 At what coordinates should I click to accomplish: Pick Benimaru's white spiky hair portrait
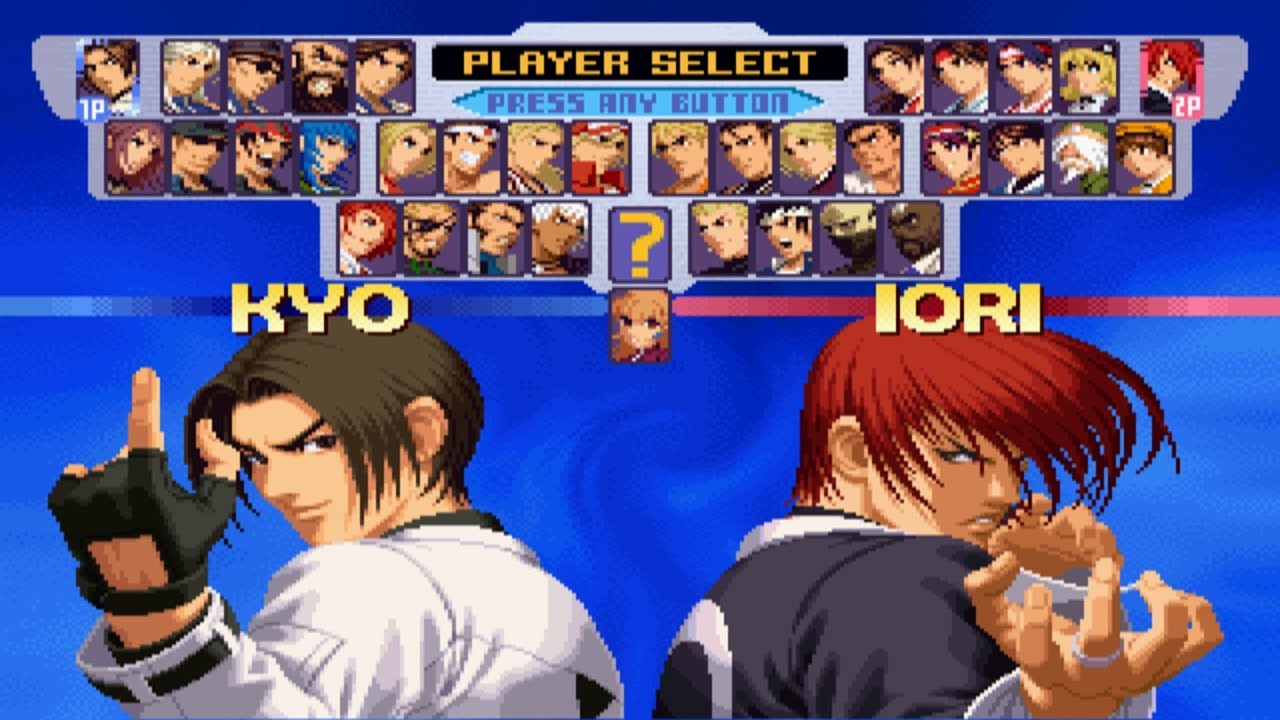pyautogui.click(x=186, y=70)
